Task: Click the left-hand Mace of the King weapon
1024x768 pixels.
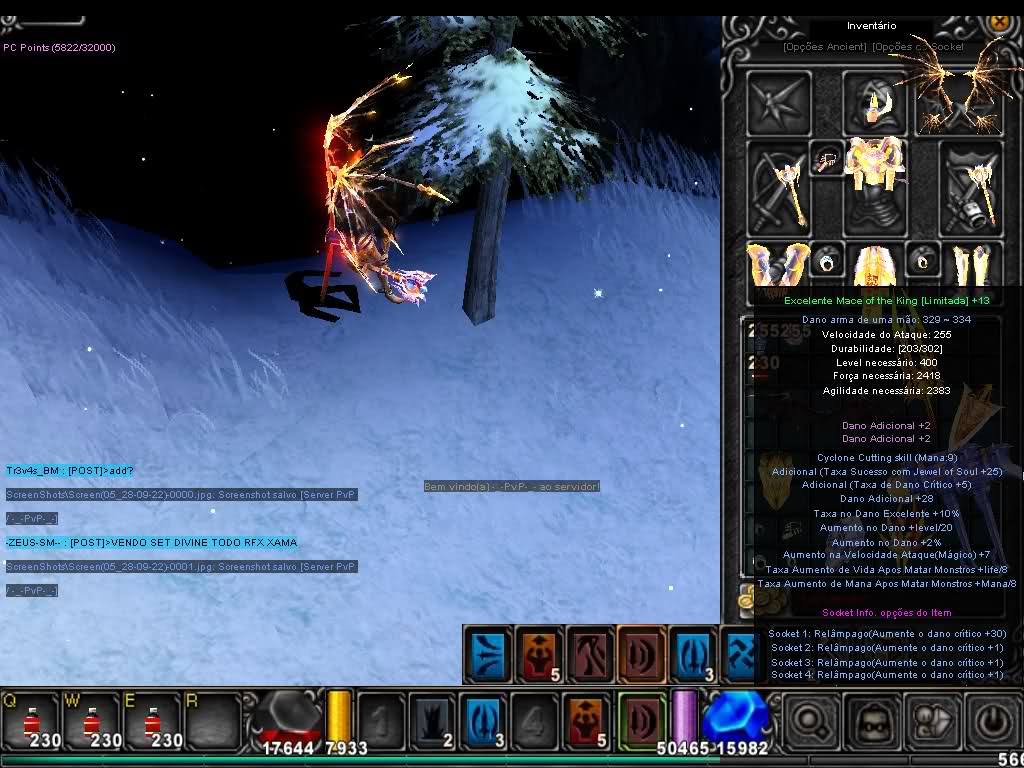Action: coord(779,187)
